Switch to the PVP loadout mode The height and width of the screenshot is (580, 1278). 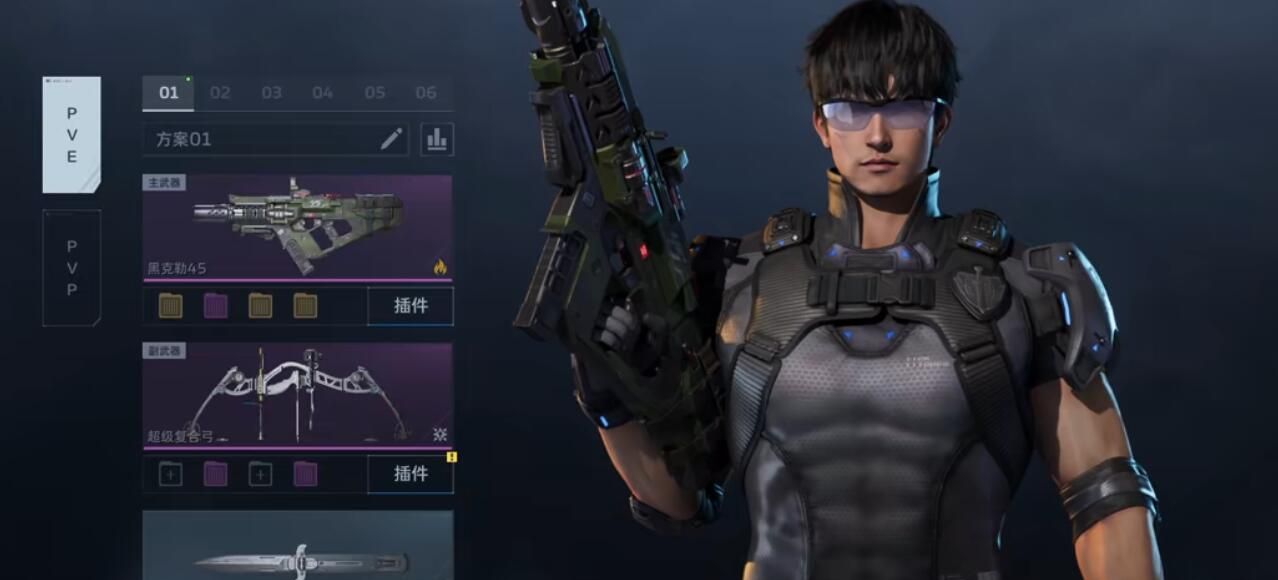coord(72,267)
